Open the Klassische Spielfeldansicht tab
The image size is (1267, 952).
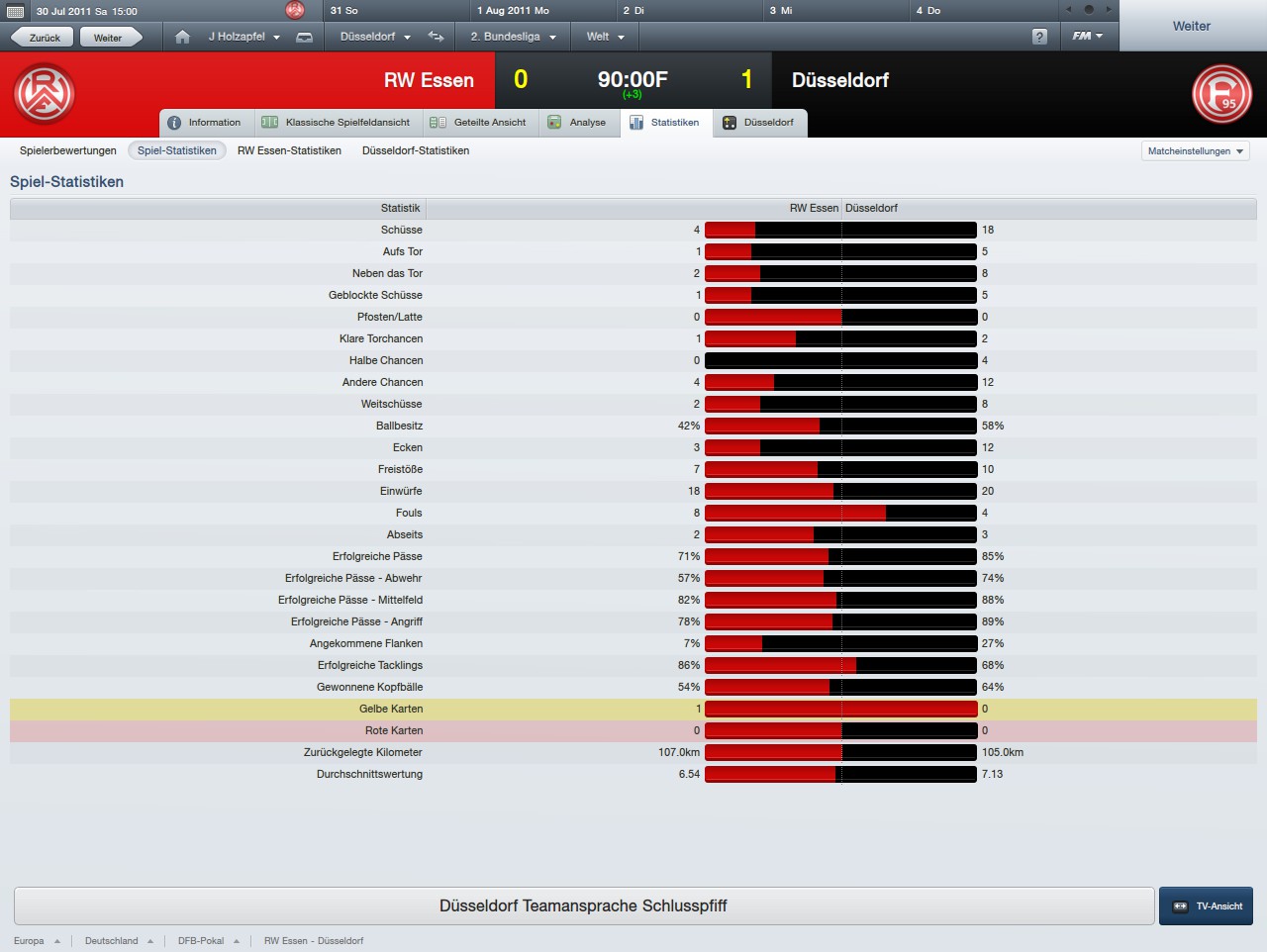337,123
